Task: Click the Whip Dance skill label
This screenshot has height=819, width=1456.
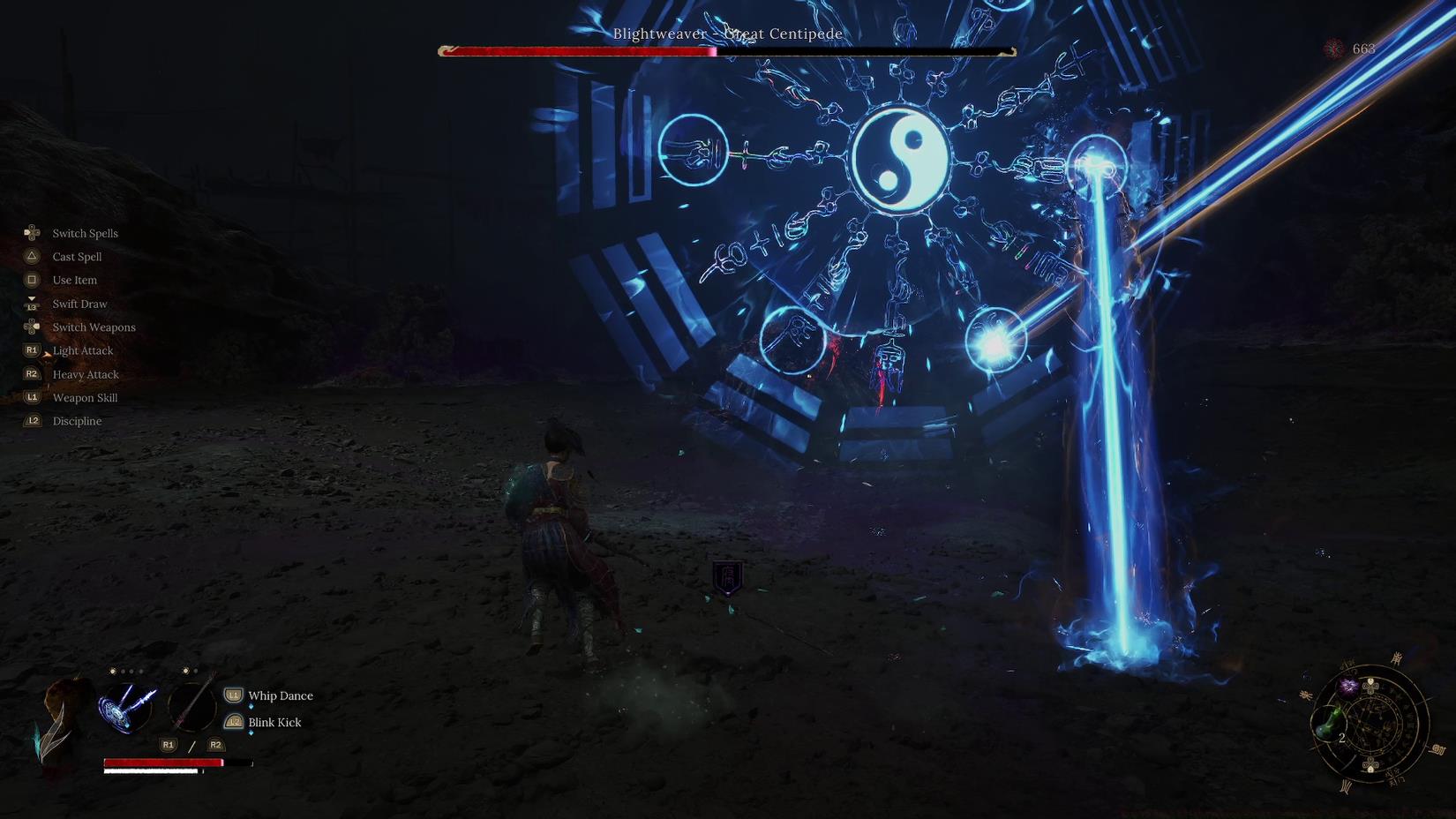Action: tap(280, 695)
